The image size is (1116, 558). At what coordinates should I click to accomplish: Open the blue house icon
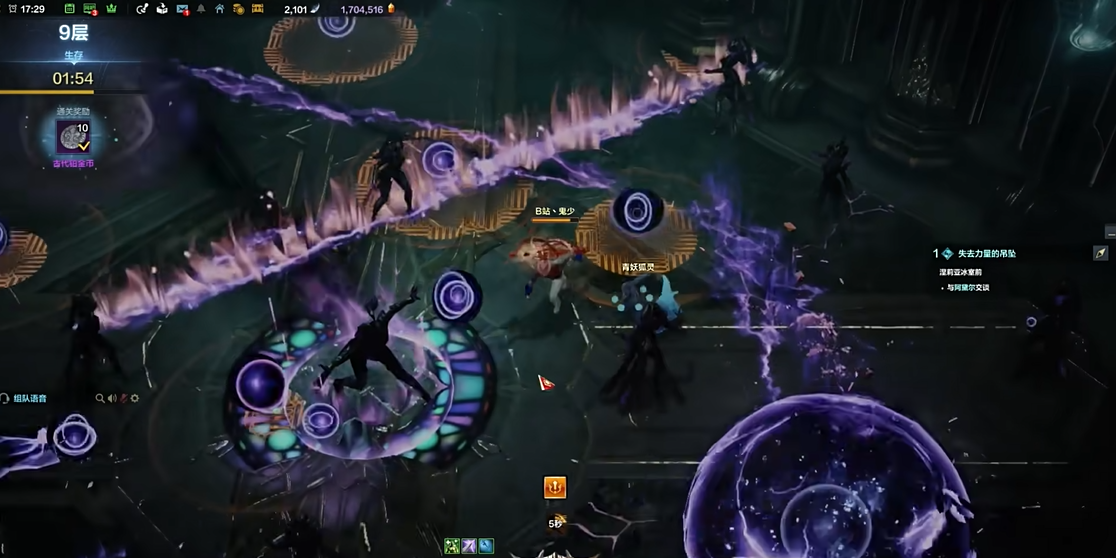[220, 9]
